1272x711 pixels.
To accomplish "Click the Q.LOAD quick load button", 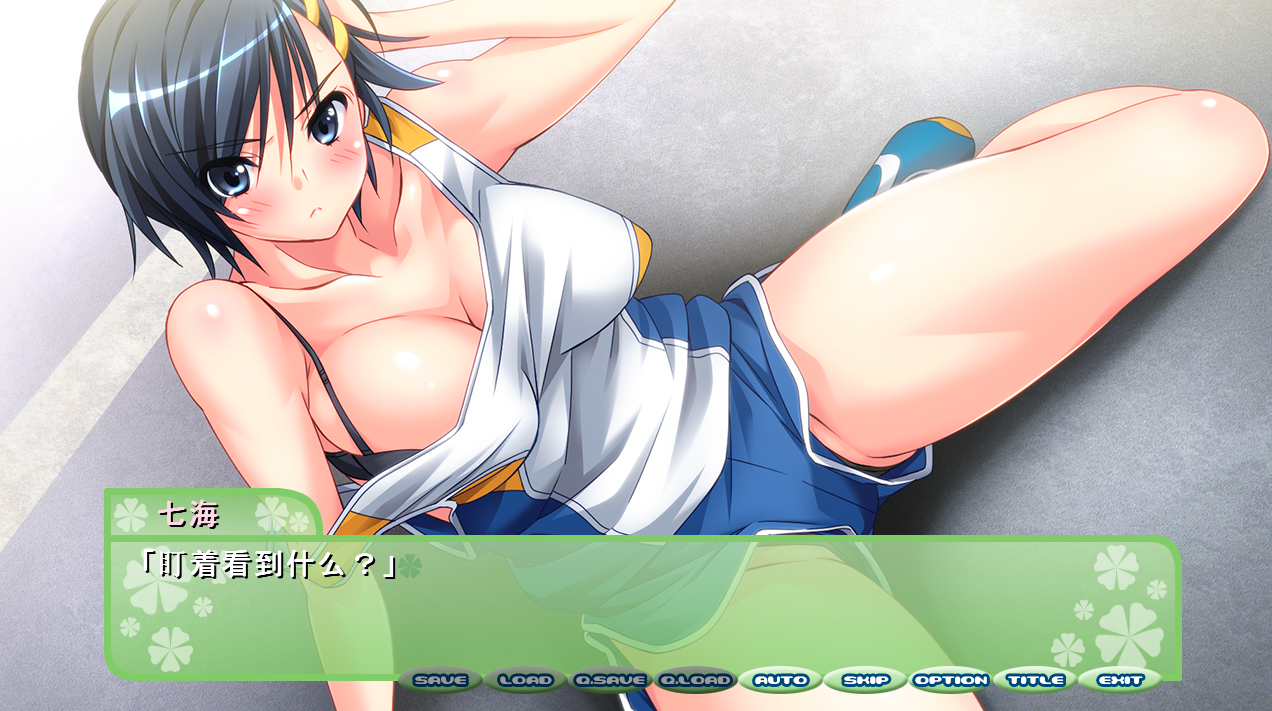I will click(x=696, y=681).
